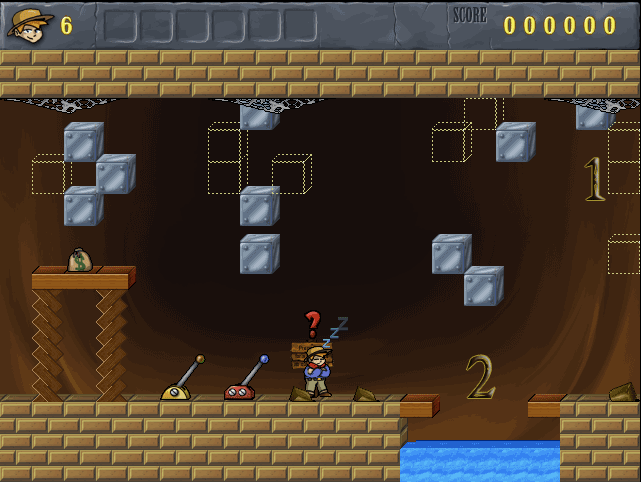Click the miner portrait lives icon
The height and width of the screenshot is (482, 641).
29,25
